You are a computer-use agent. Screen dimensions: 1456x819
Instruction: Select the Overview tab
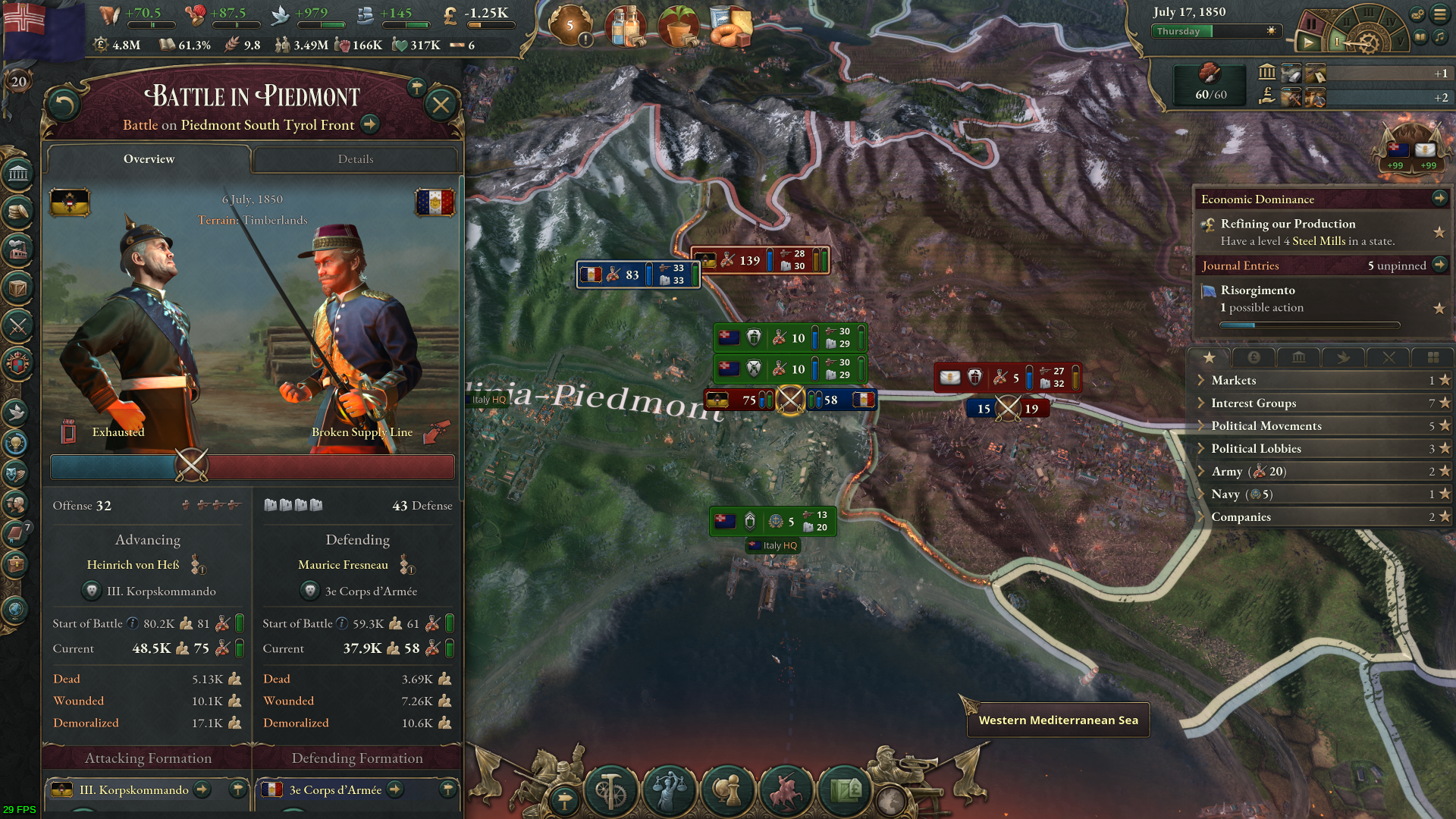click(149, 159)
